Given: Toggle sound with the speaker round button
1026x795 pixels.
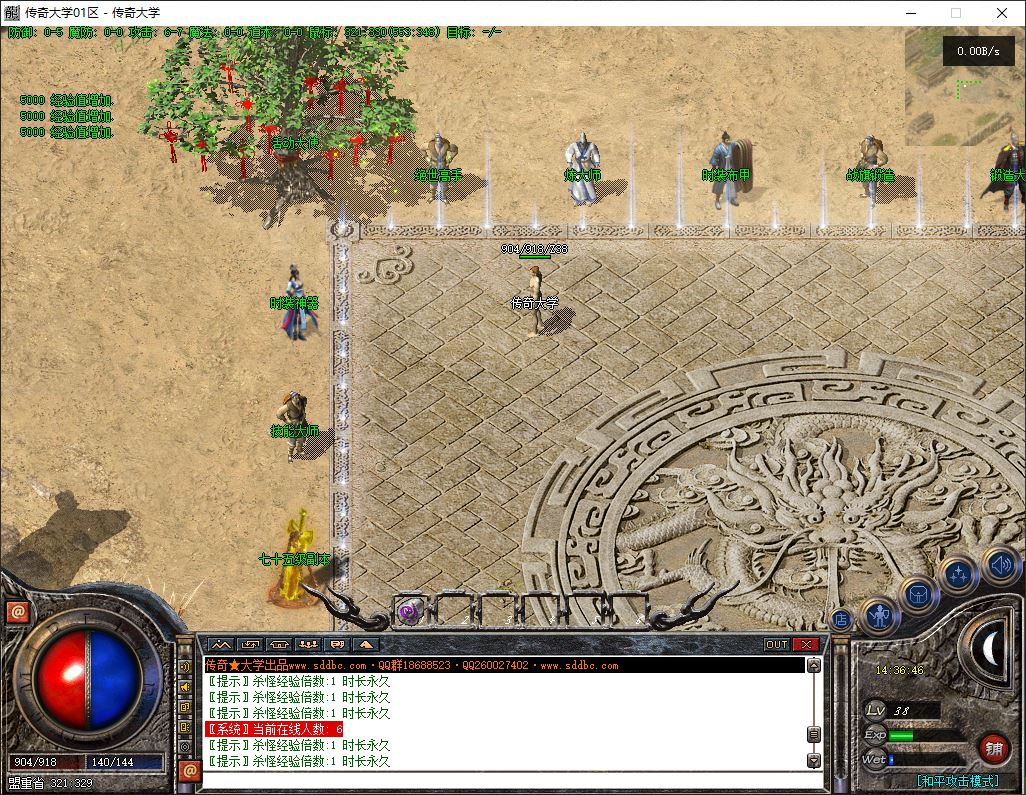Looking at the screenshot, I should point(999,565).
